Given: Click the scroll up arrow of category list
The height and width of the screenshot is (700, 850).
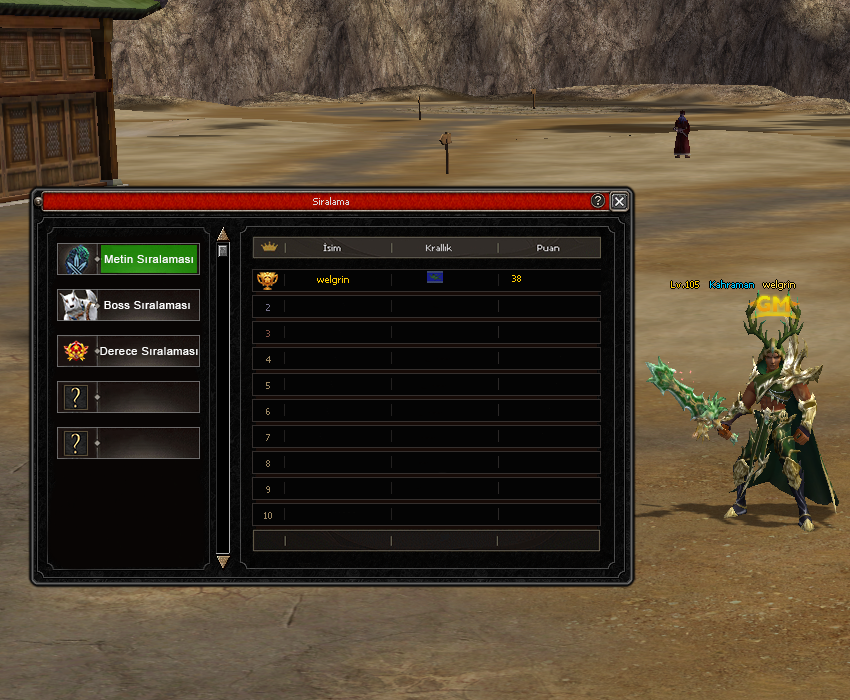Looking at the screenshot, I should coord(223,234).
